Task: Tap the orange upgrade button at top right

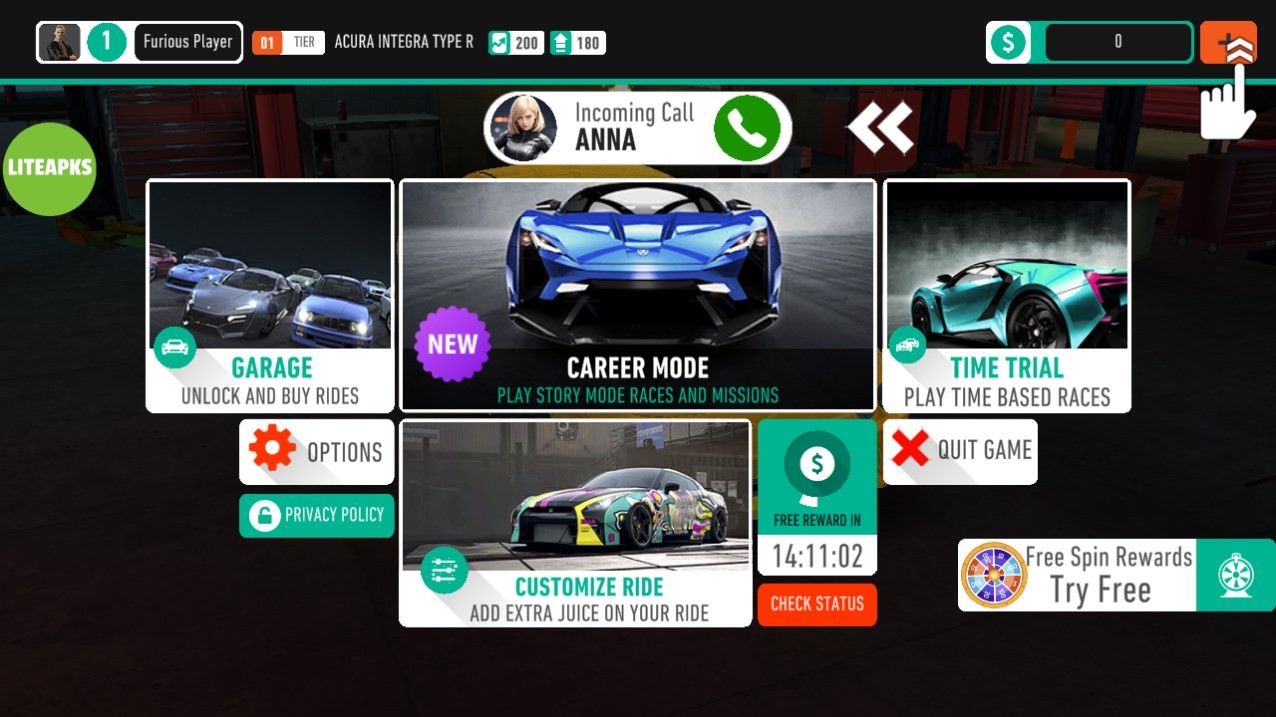Action: 1228,42
